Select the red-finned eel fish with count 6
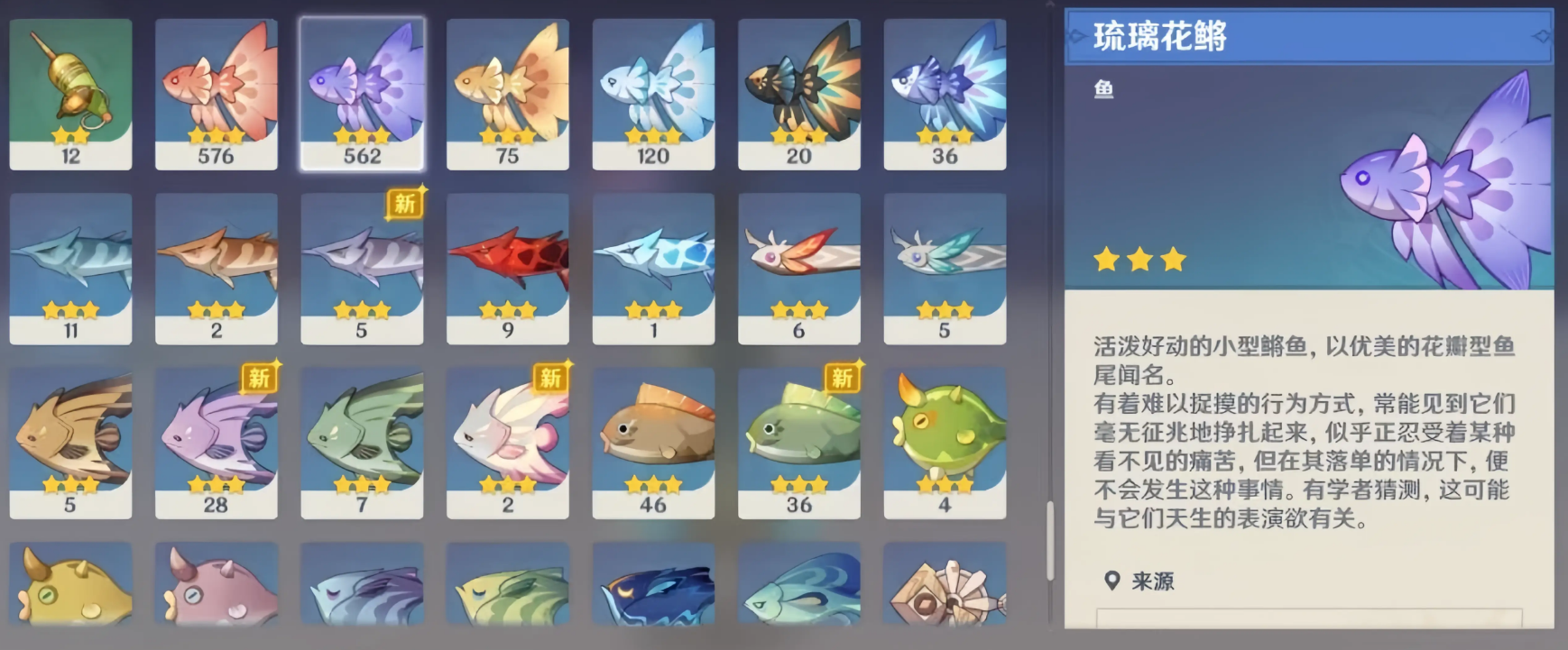Image resolution: width=1568 pixels, height=650 pixels. point(799,269)
